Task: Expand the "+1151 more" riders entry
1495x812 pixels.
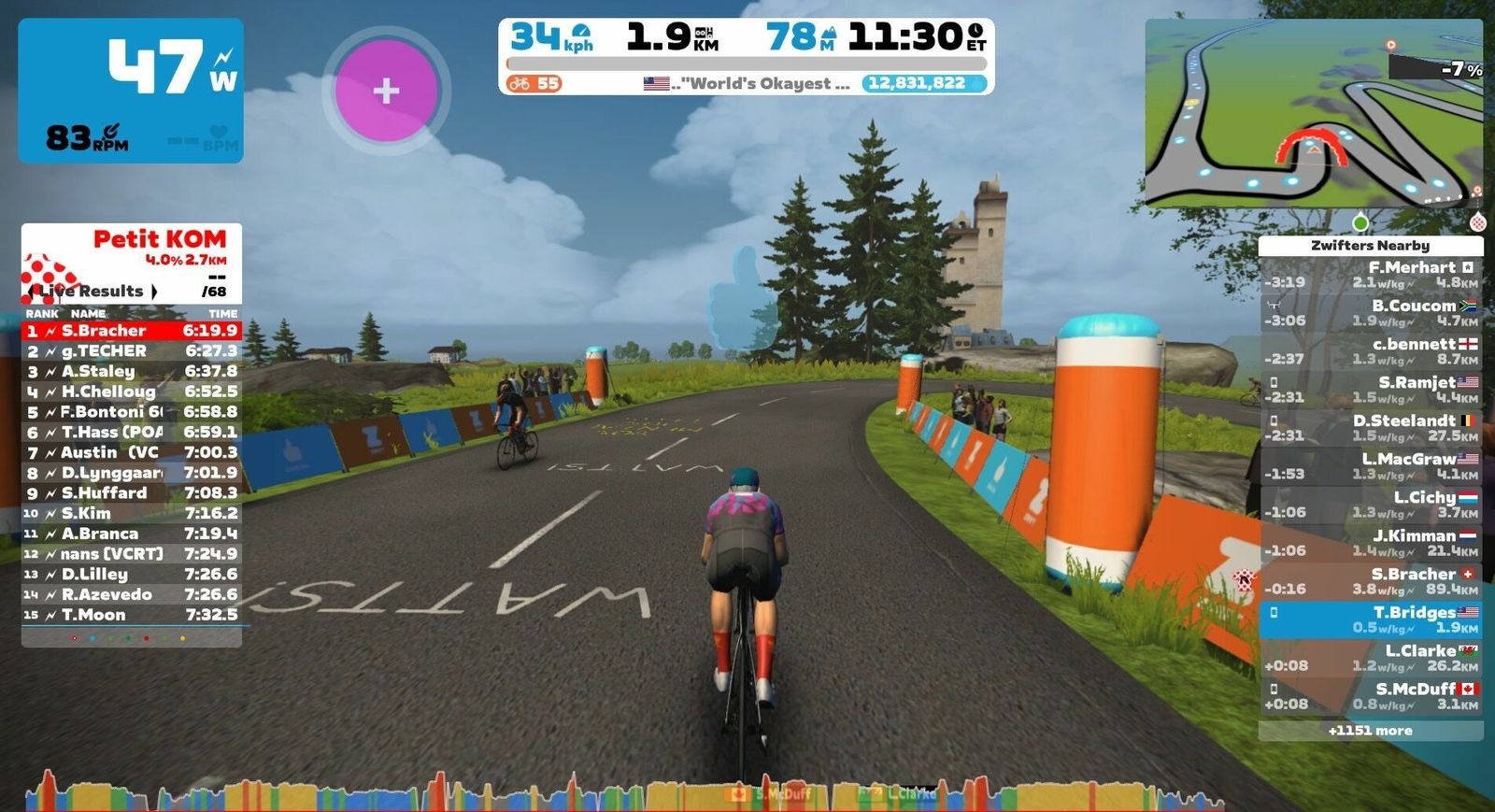Action: point(1370,731)
